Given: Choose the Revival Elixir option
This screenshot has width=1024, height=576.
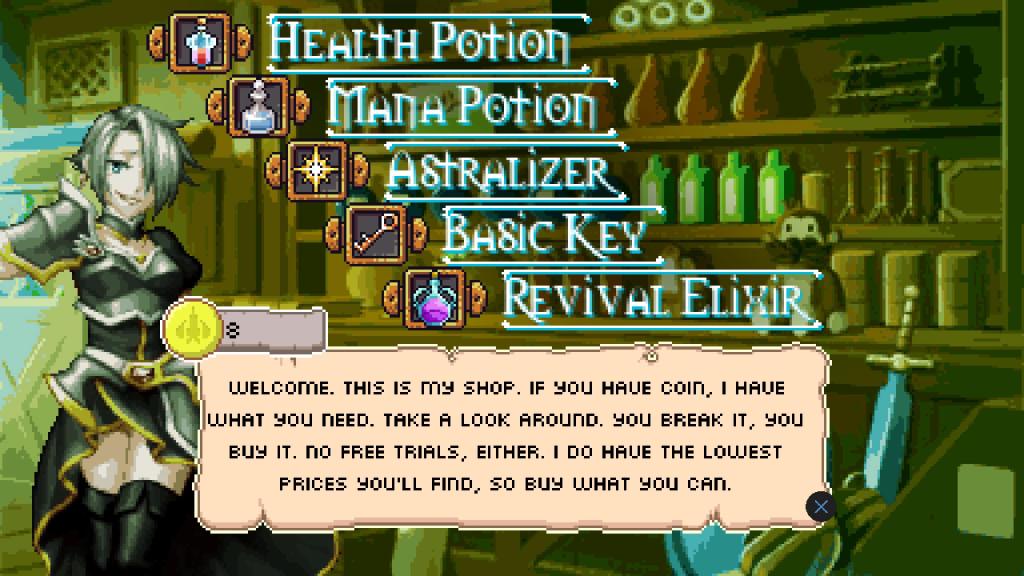Looking at the screenshot, I should pyautogui.click(x=655, y=296).
